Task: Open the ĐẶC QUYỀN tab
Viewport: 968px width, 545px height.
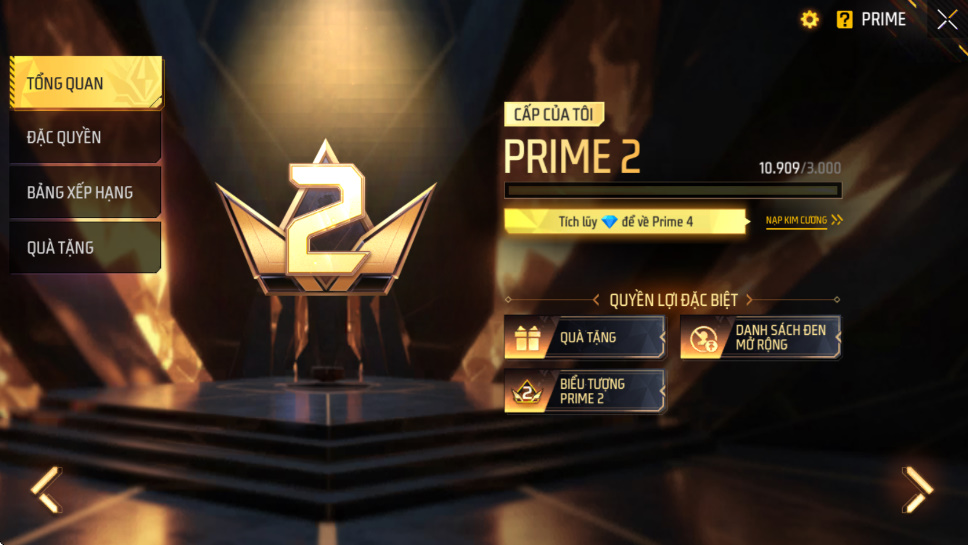Action: tap(85, 137)
